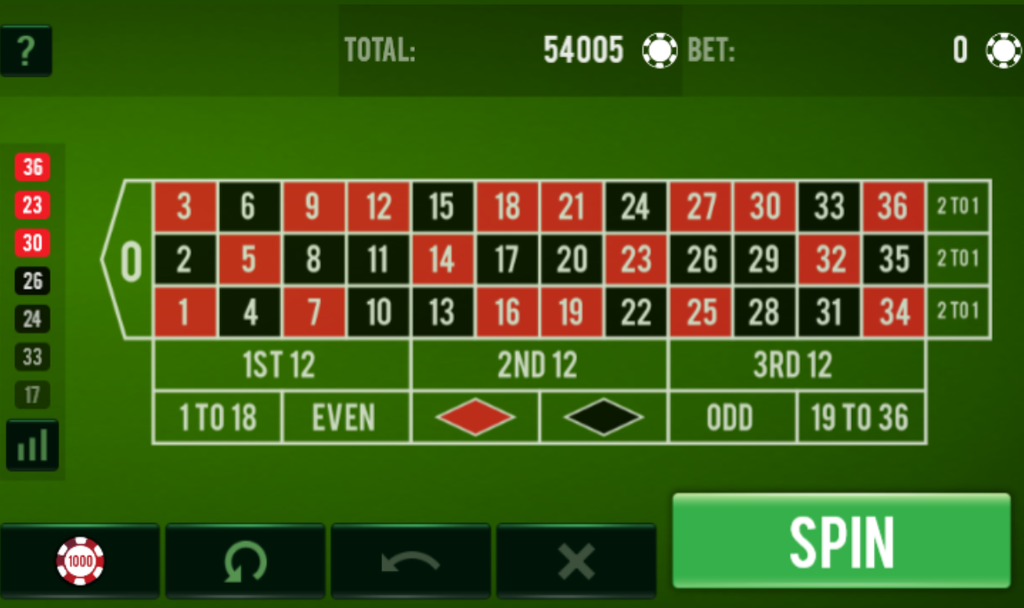Choose the 1 TO 18 bet
The height and width of the screenshot is (608, 1024).
pyautogui.click(x=217, y=417)
